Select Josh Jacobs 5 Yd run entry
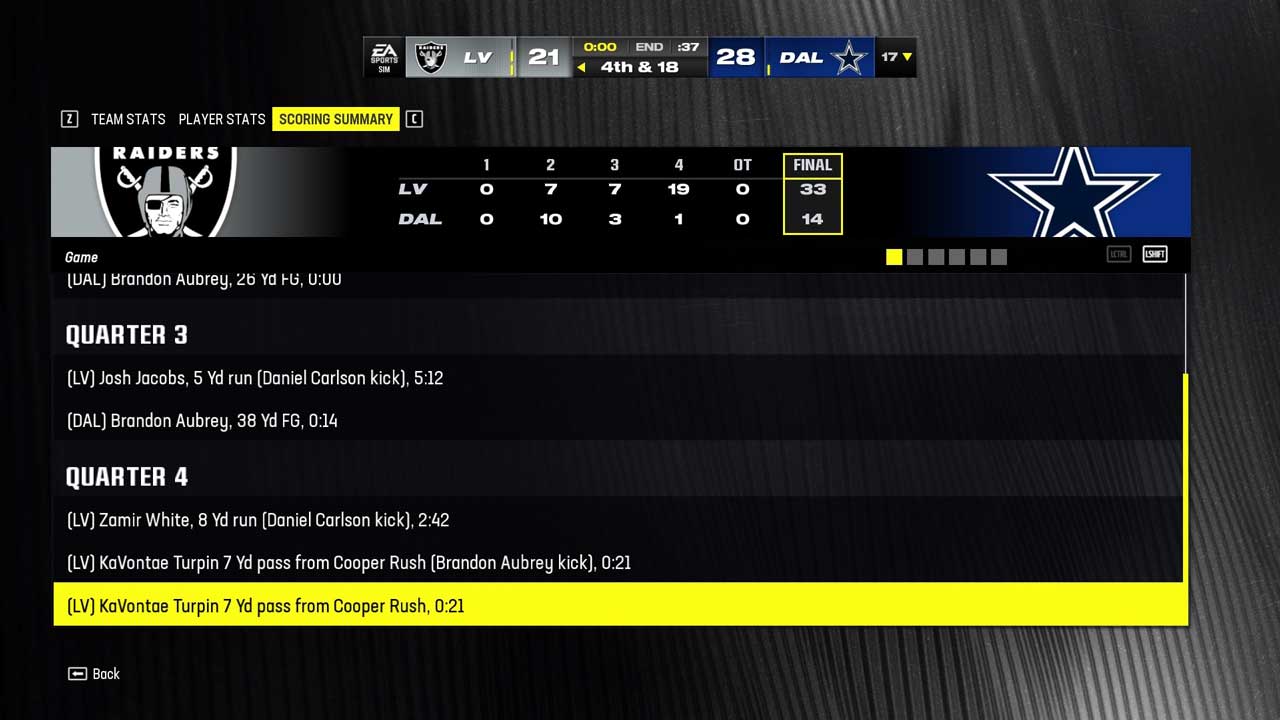 [255, 378]
